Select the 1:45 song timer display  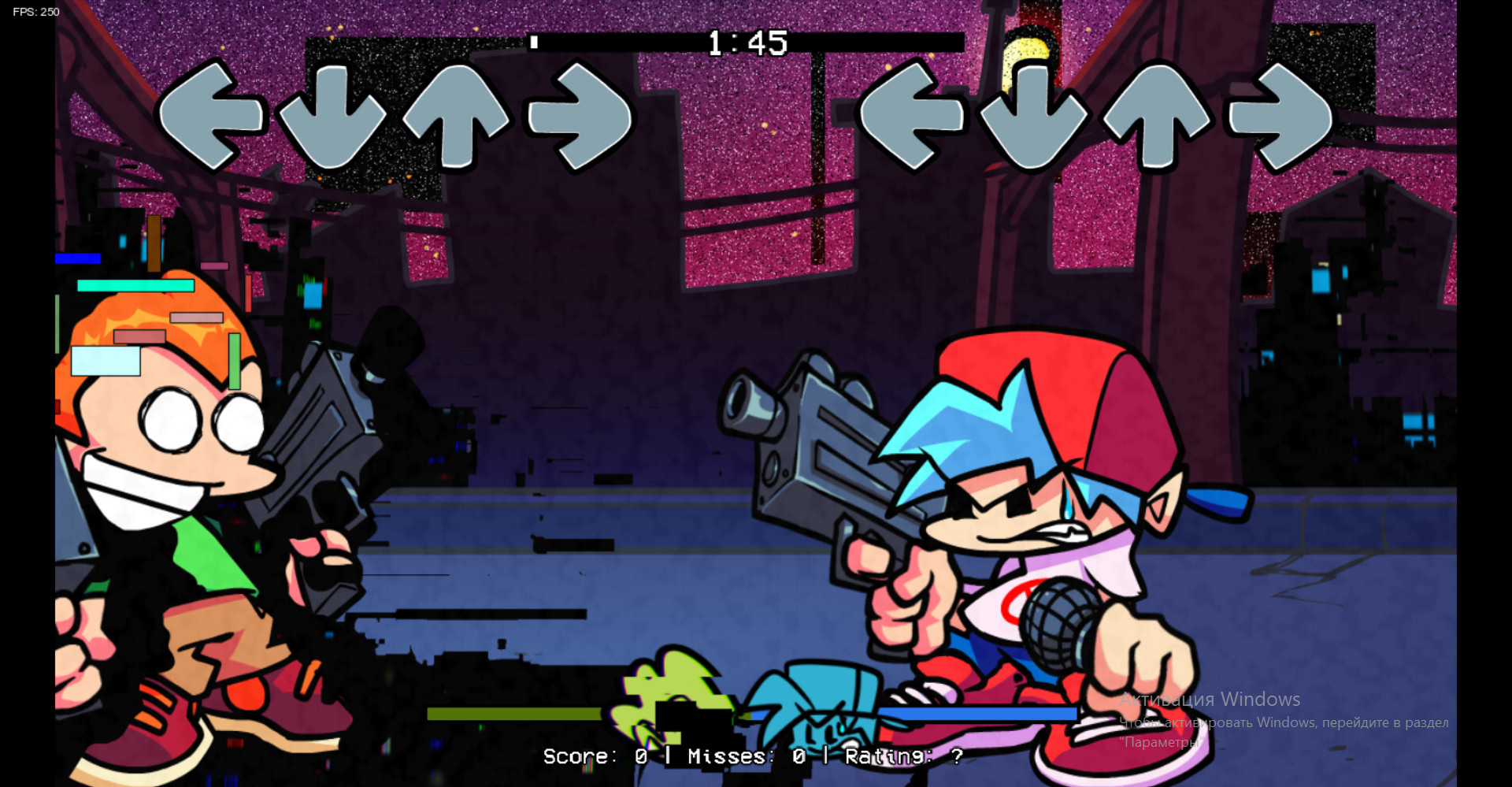pos(747,42)
